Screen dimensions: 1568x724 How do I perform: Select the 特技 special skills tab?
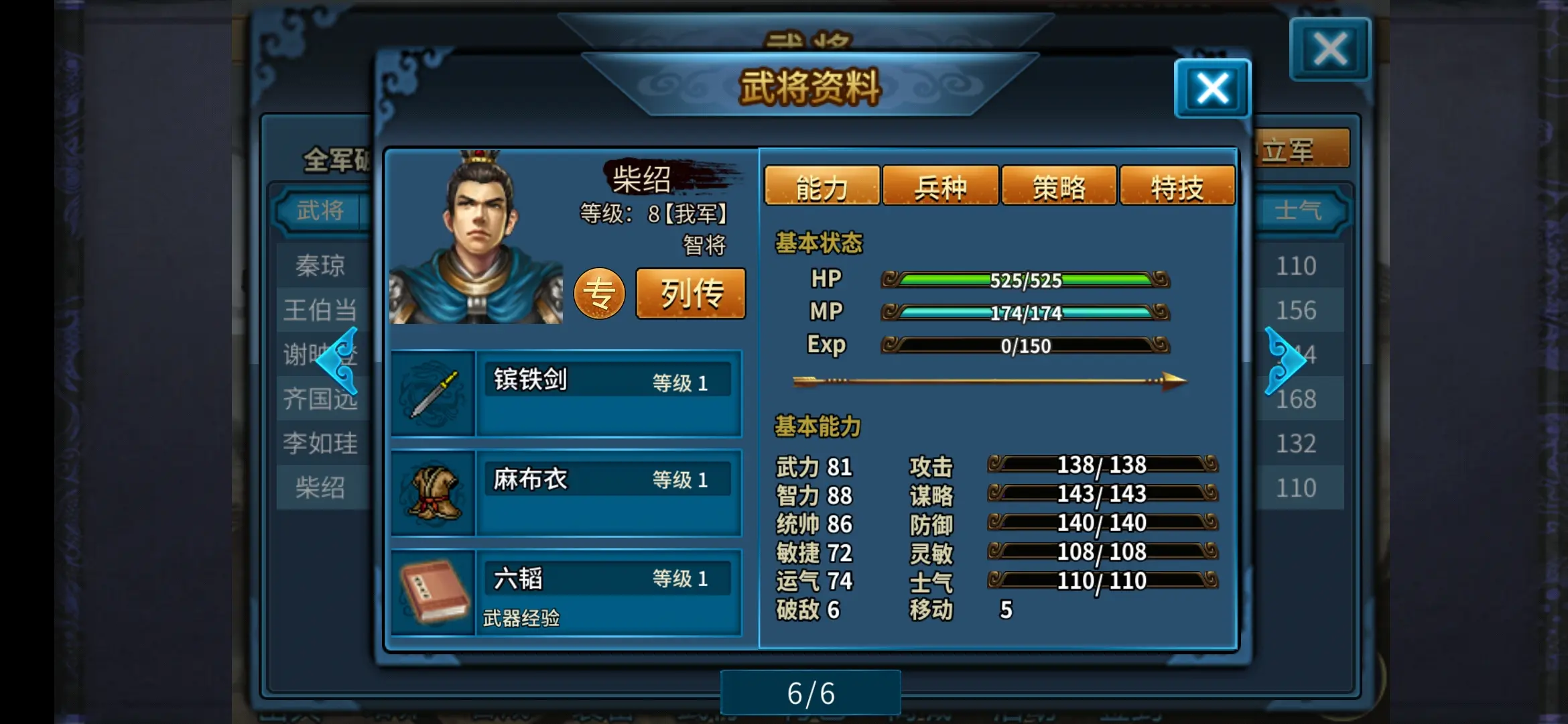coord(1177,187)
